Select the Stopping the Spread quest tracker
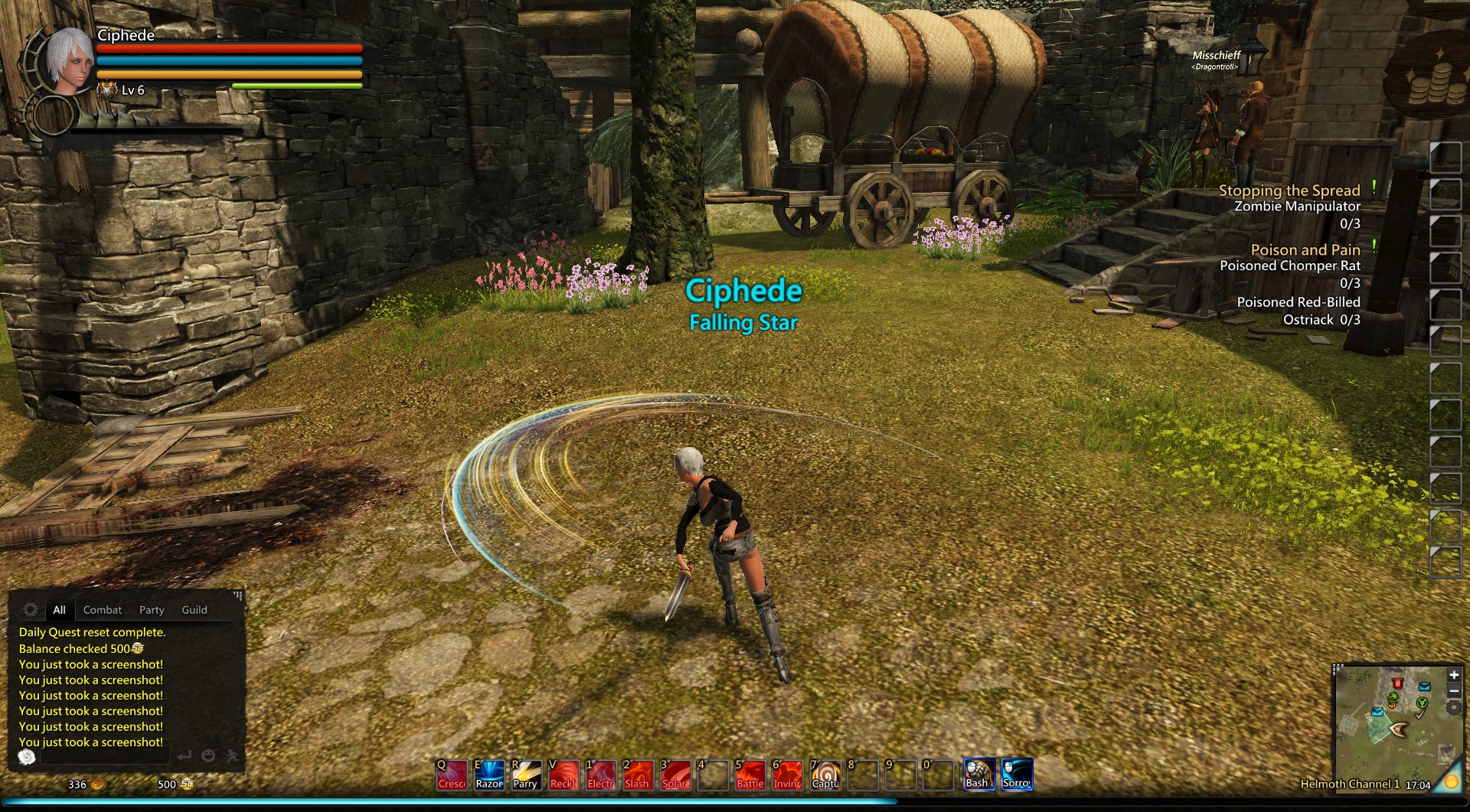1470x812 pixels. click(1289, 191)
